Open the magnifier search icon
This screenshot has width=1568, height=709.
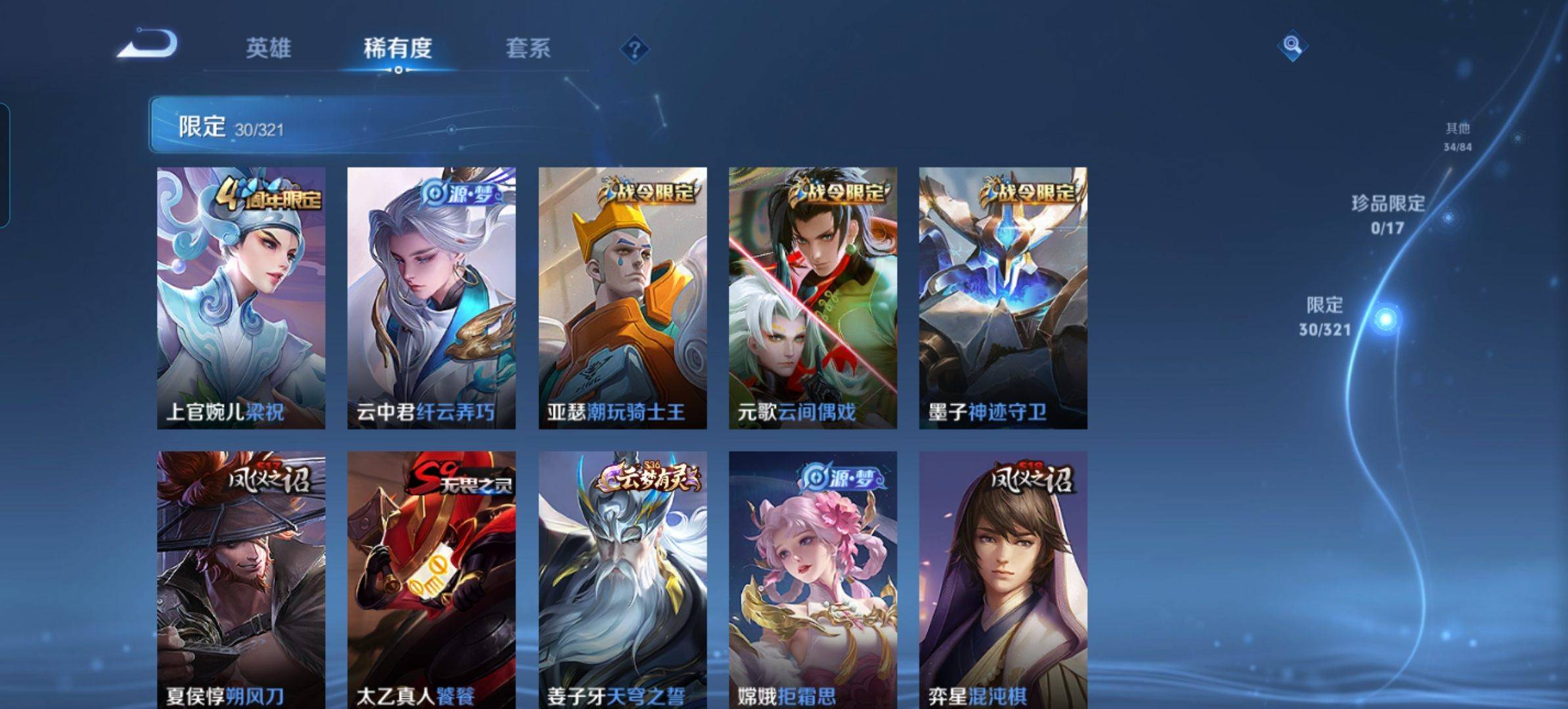(1292, 46)
